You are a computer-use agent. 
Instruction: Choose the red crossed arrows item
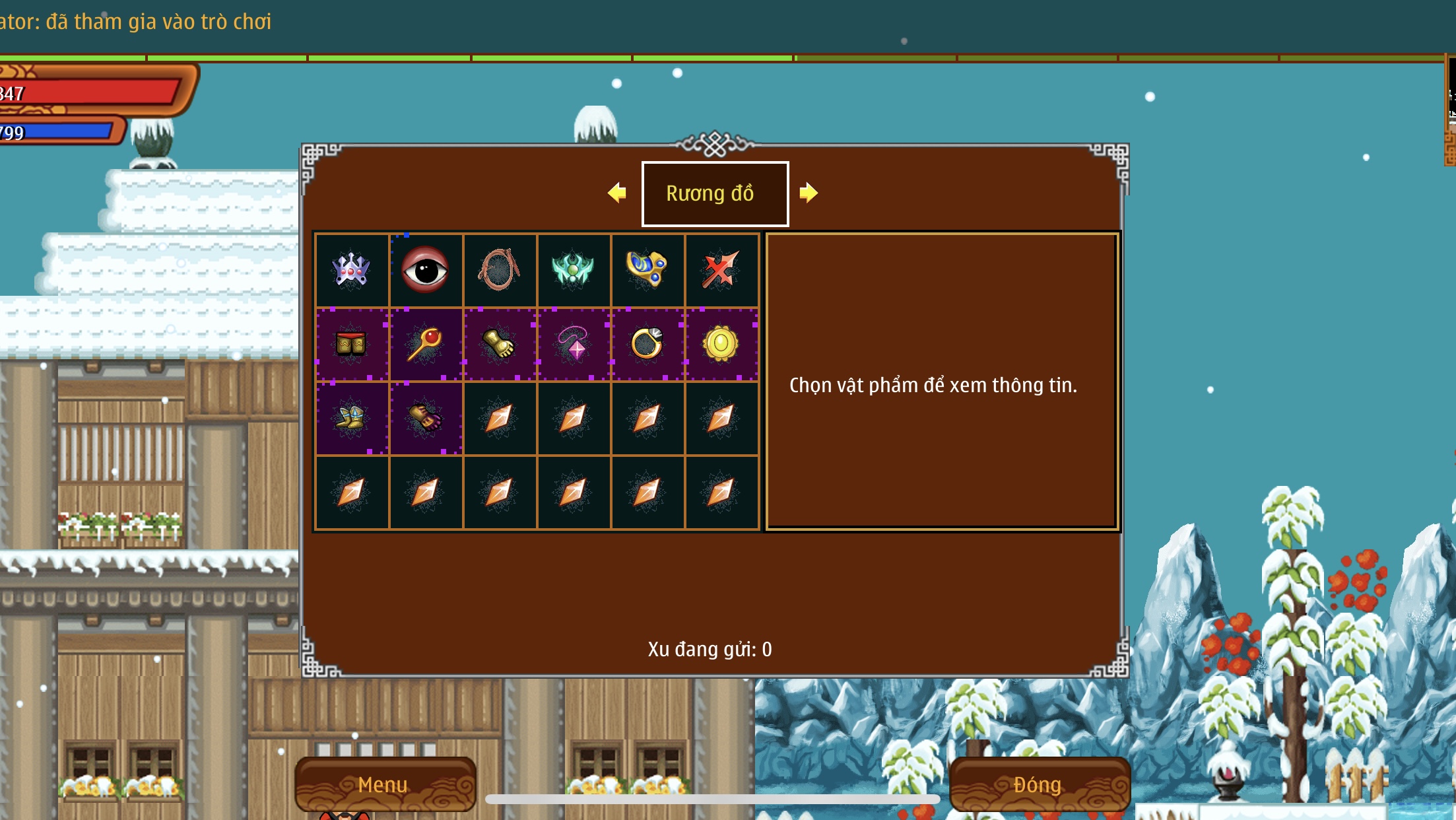click(x=721, y=269)
